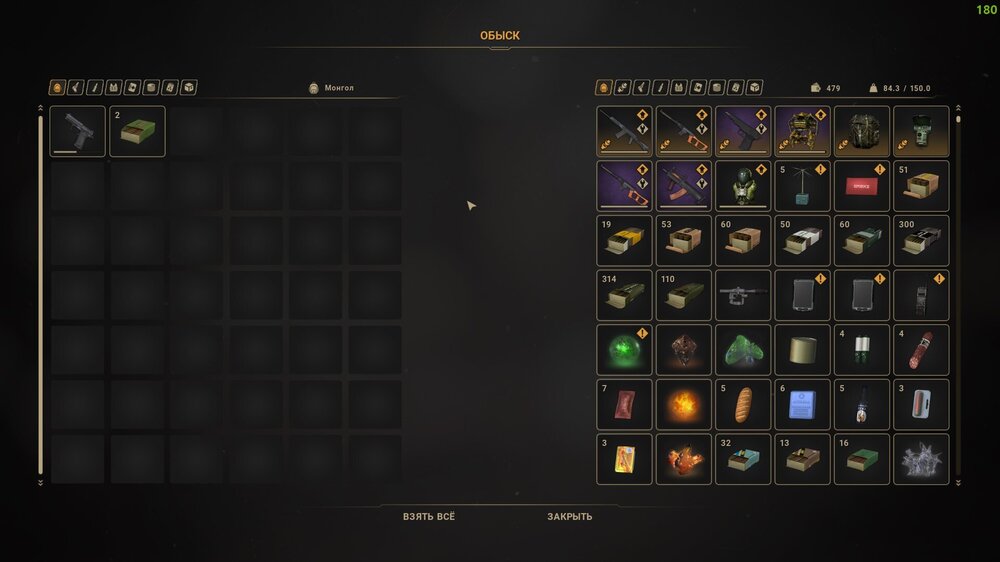Close the search window with "Закрыть"

point(569,516)
